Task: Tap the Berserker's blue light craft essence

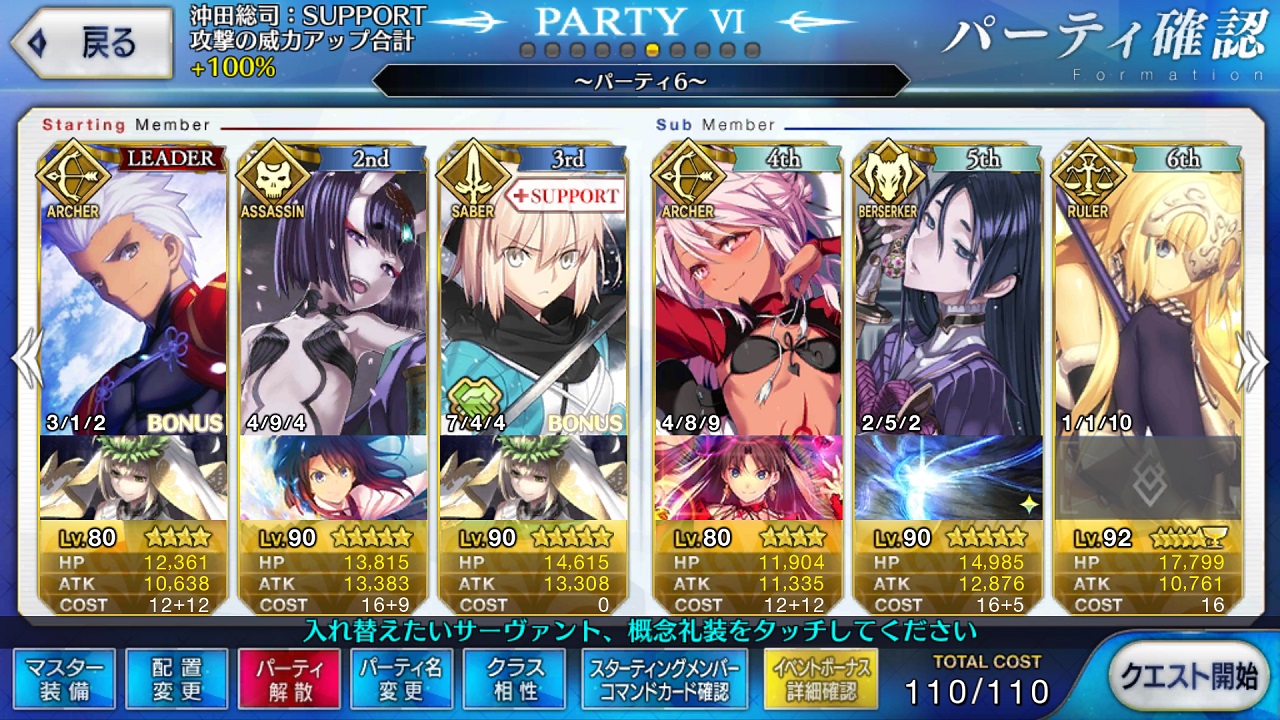Action: (x=948, y=478)
